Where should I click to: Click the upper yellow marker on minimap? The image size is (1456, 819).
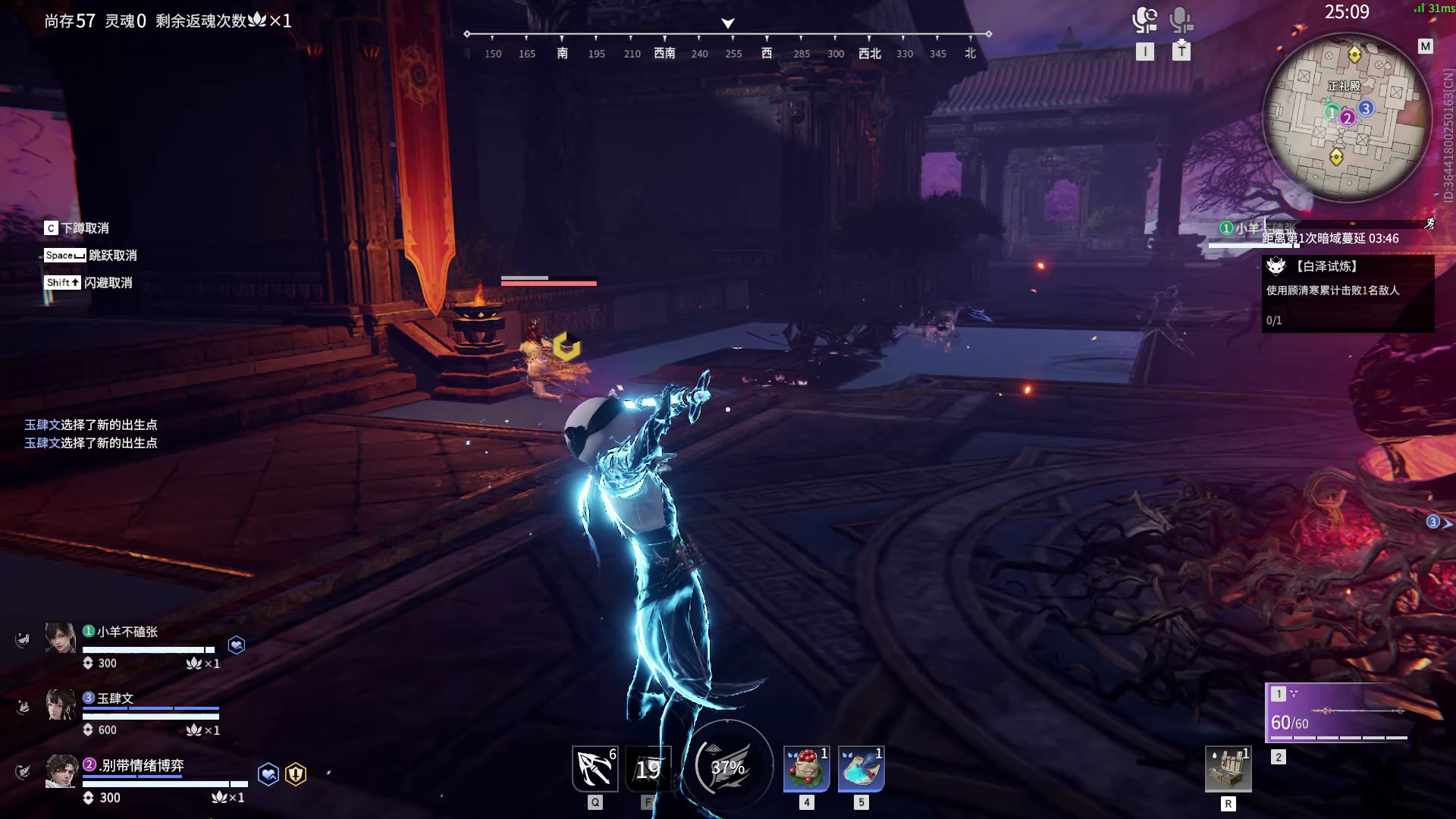1354,55
